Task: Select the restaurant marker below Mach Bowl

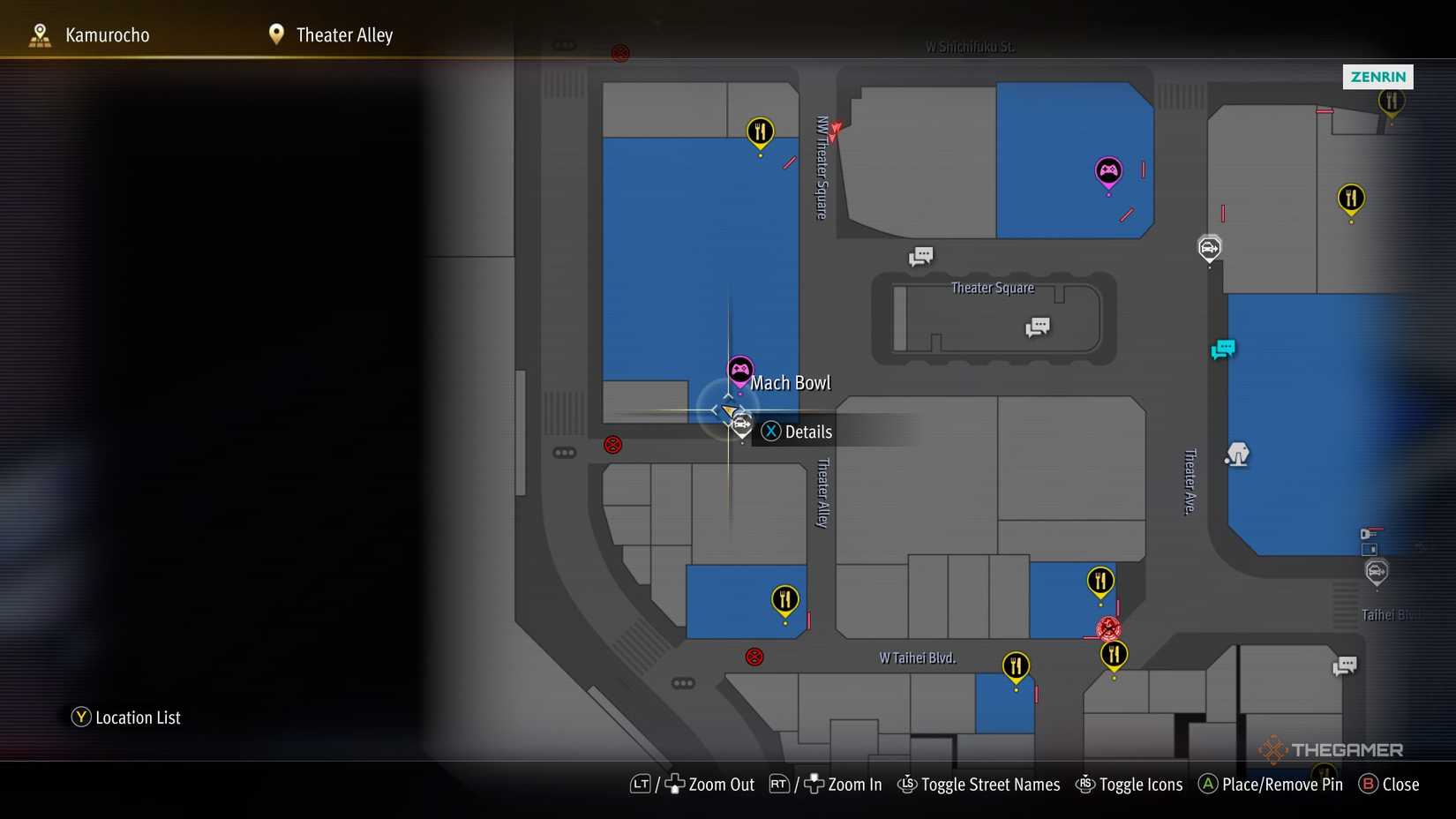Action: (x=784, y=598)
